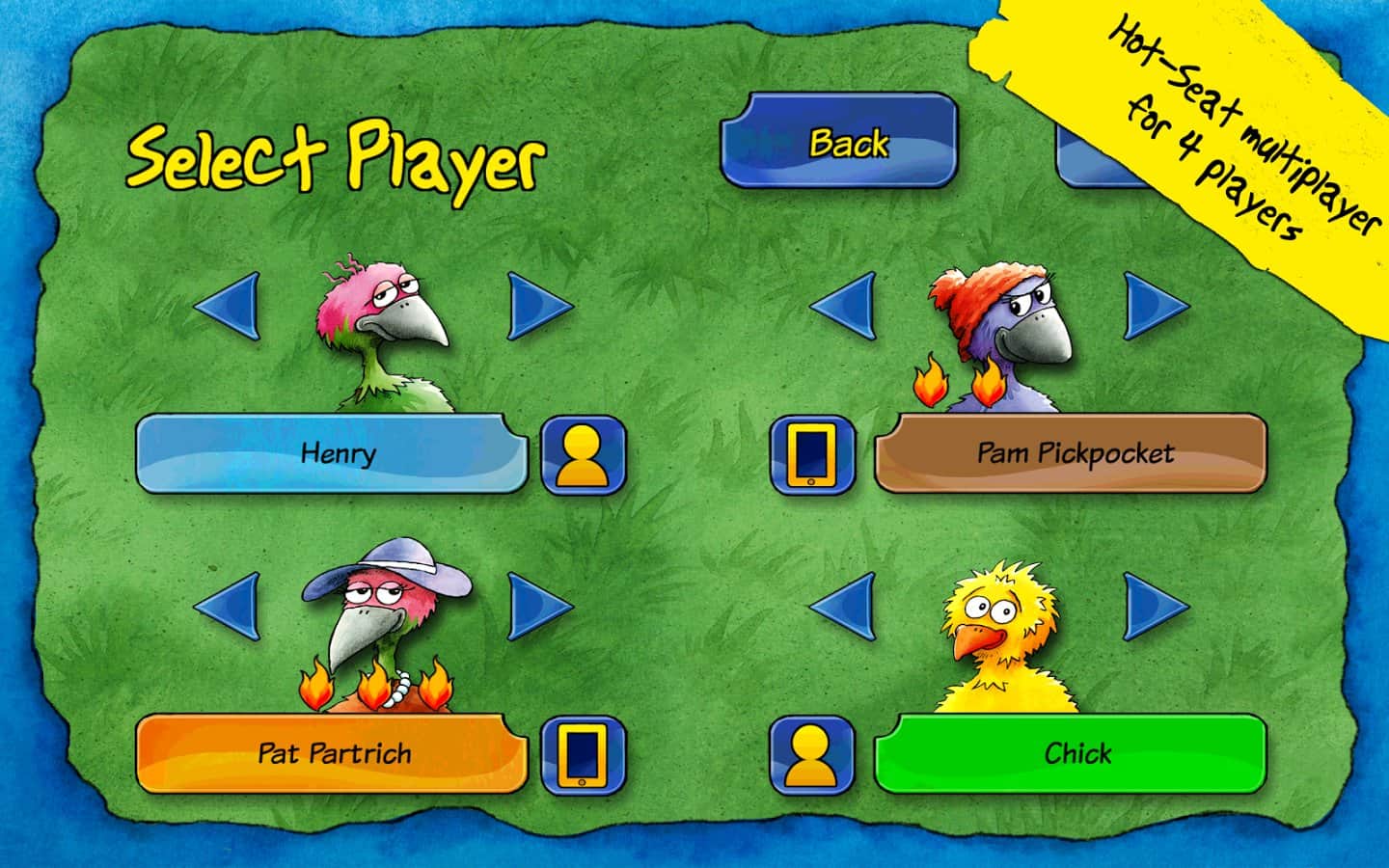
Task: Toggle Pam Pickpocket's device AI icon
Action: [x=811, y=454]
